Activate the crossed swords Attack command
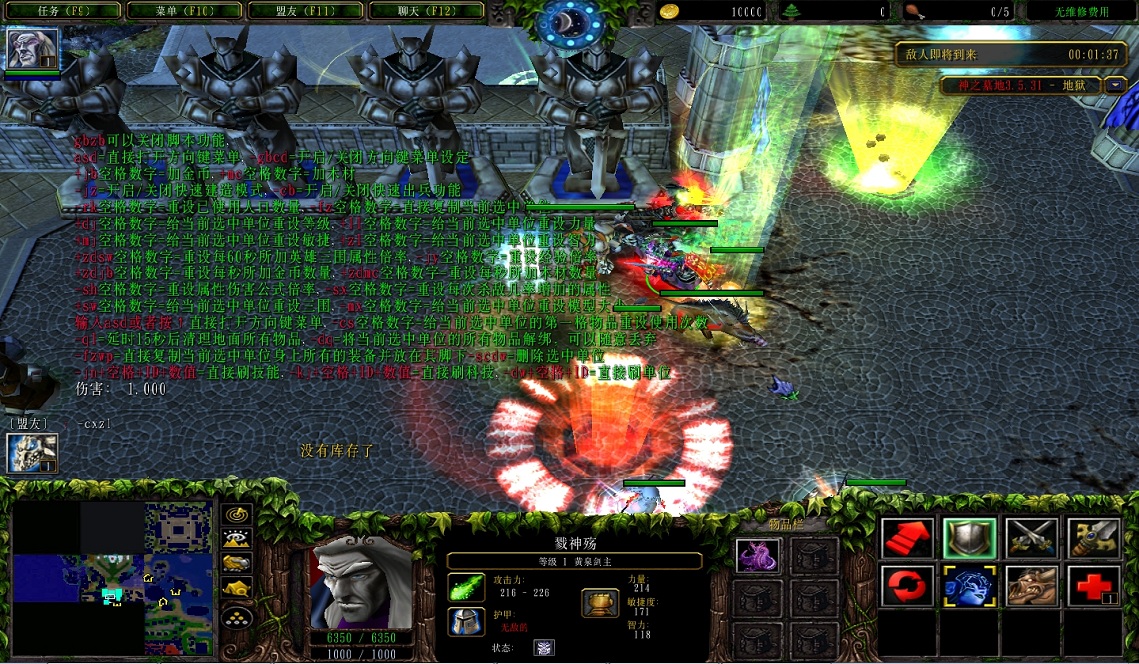The image size is (1139, 664). [x=1031, y=539]
